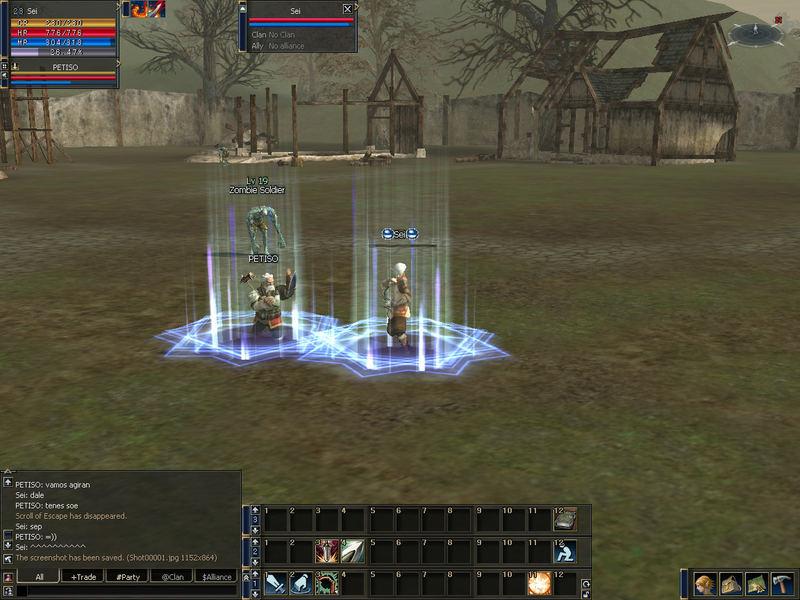
Task: Use the white blade slash skill
Action: tap(352, 551)
